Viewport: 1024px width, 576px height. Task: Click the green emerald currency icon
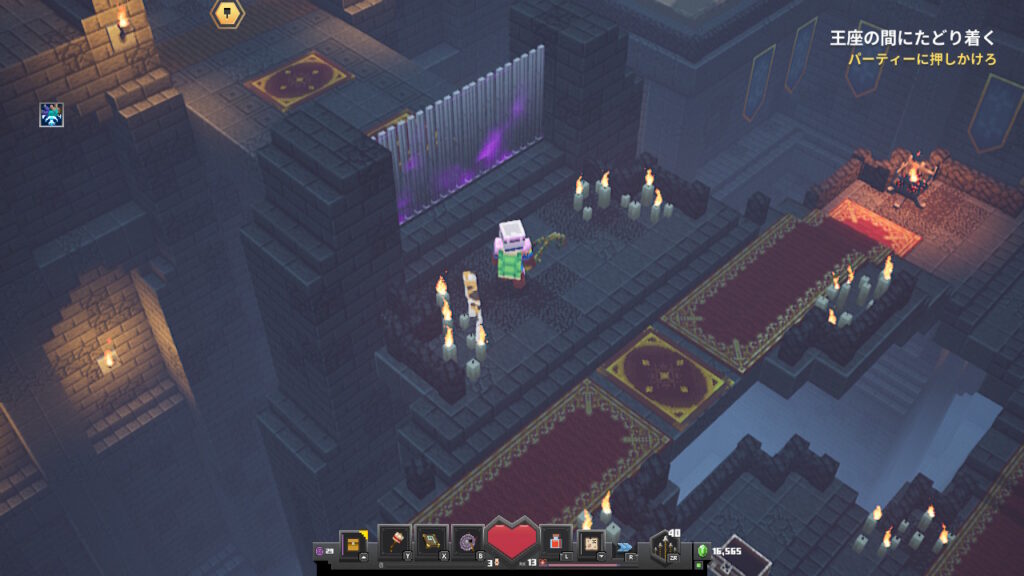(x=702, y=551)
